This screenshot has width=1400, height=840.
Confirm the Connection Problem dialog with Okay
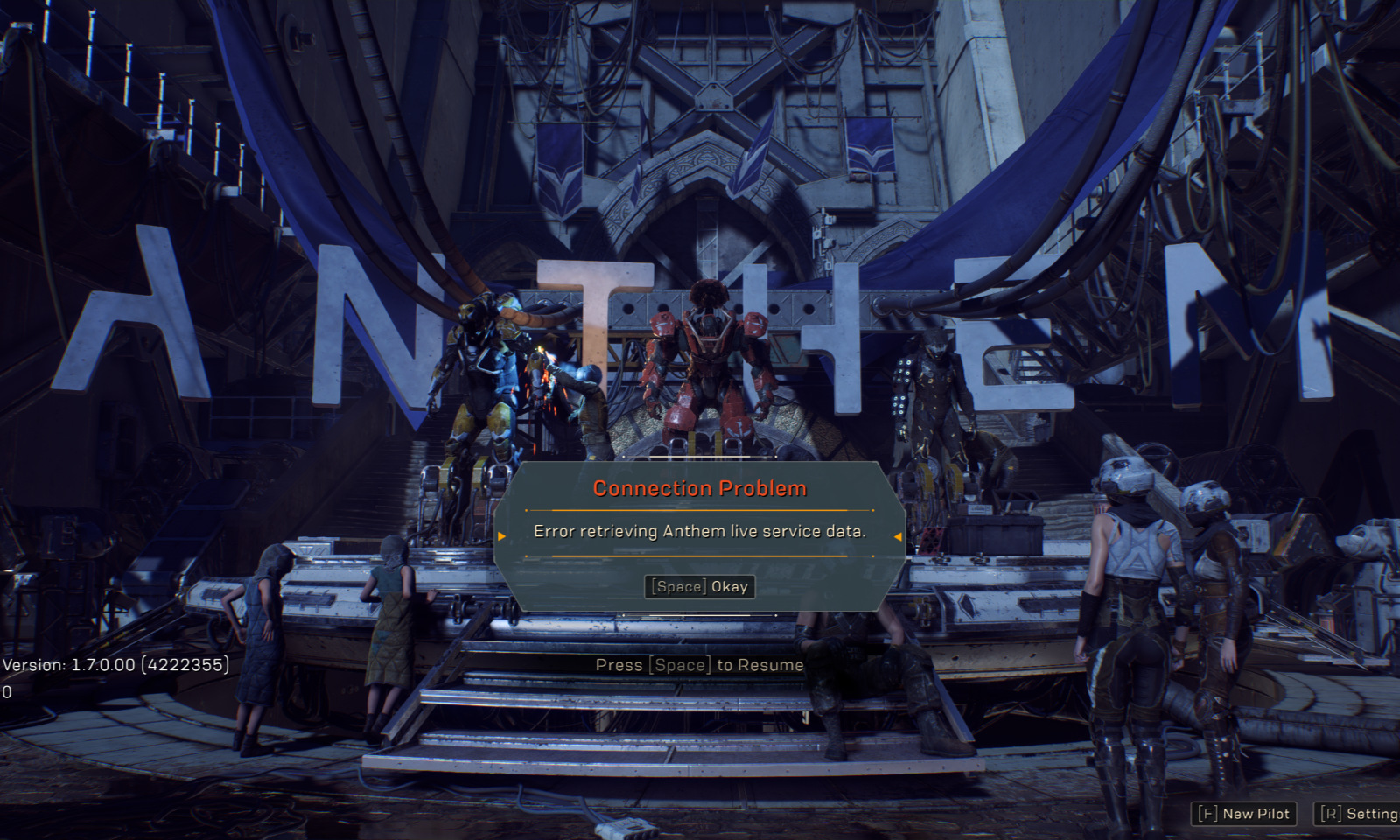699,586
